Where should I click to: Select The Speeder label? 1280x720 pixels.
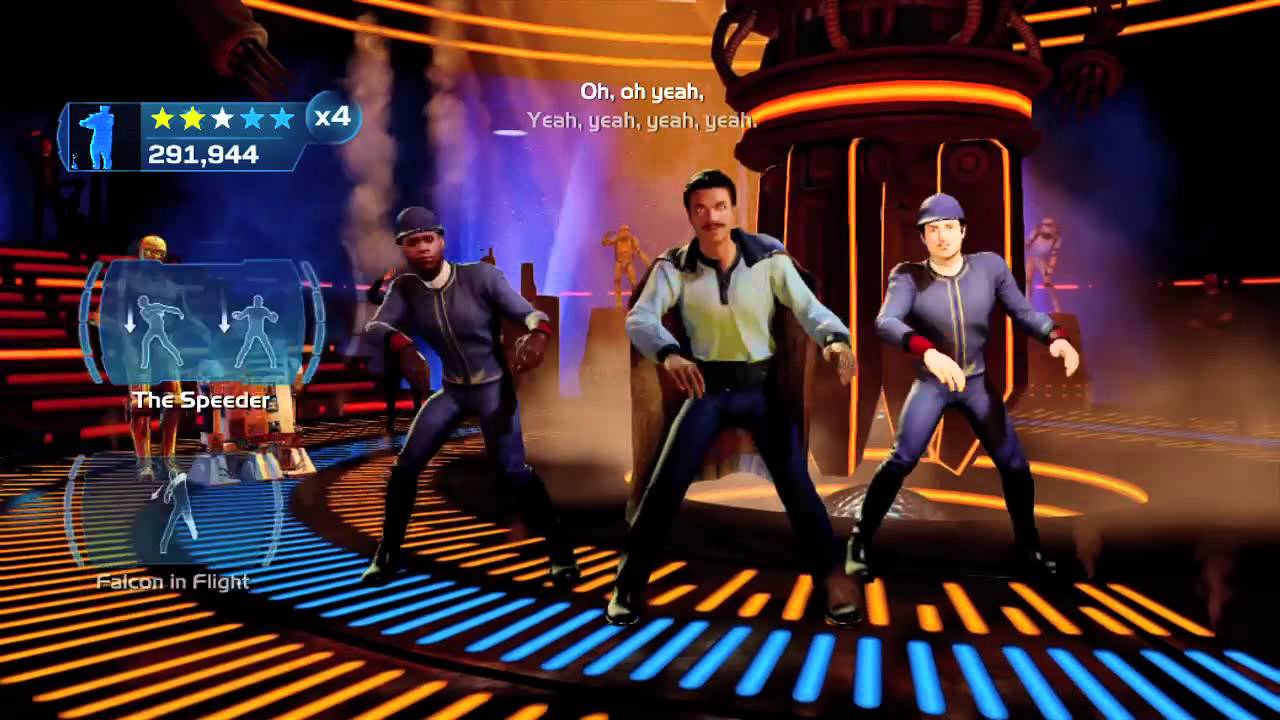click(x=203, y=400)
